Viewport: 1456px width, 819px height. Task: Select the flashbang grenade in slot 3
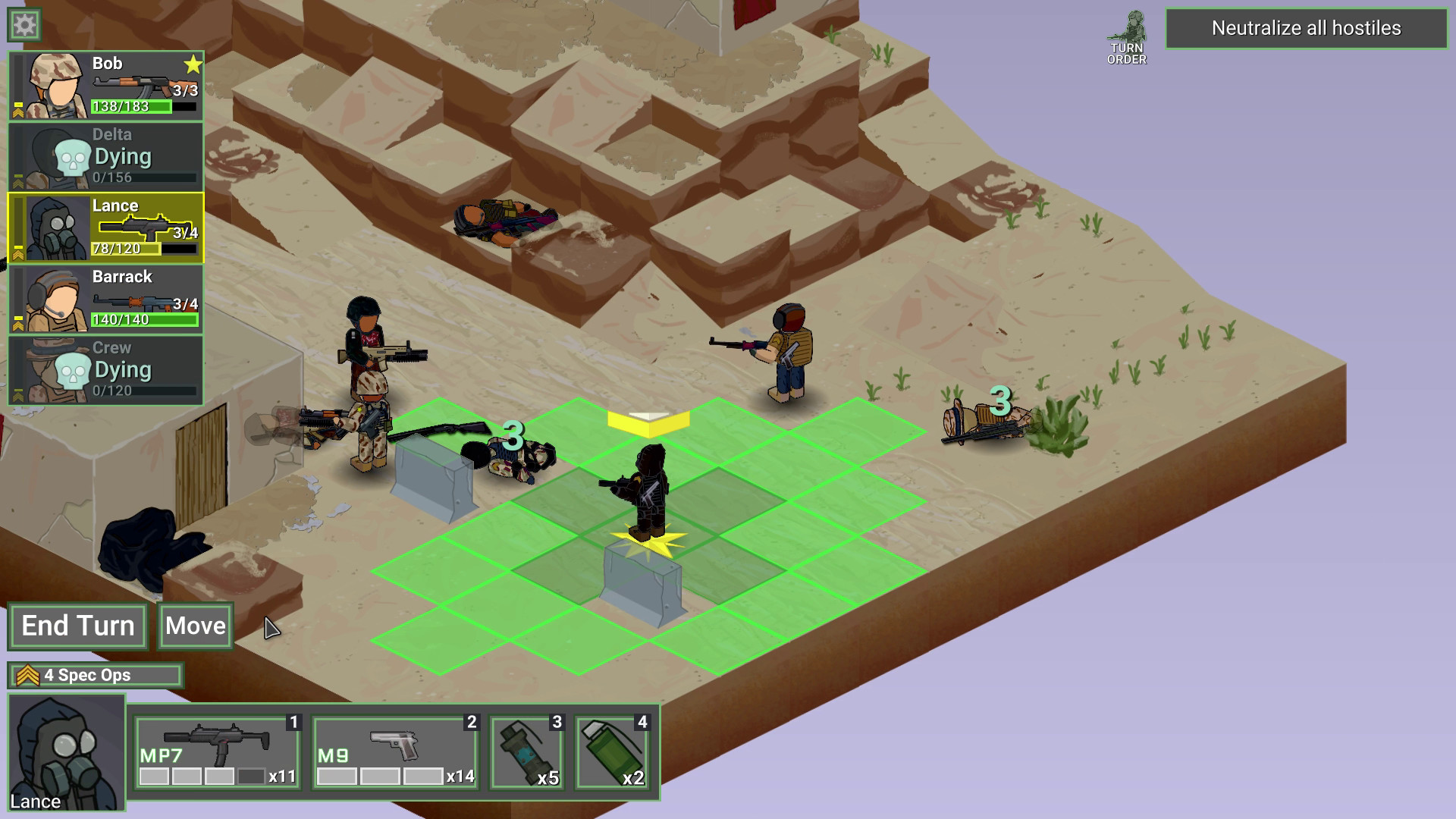[526, 751]
